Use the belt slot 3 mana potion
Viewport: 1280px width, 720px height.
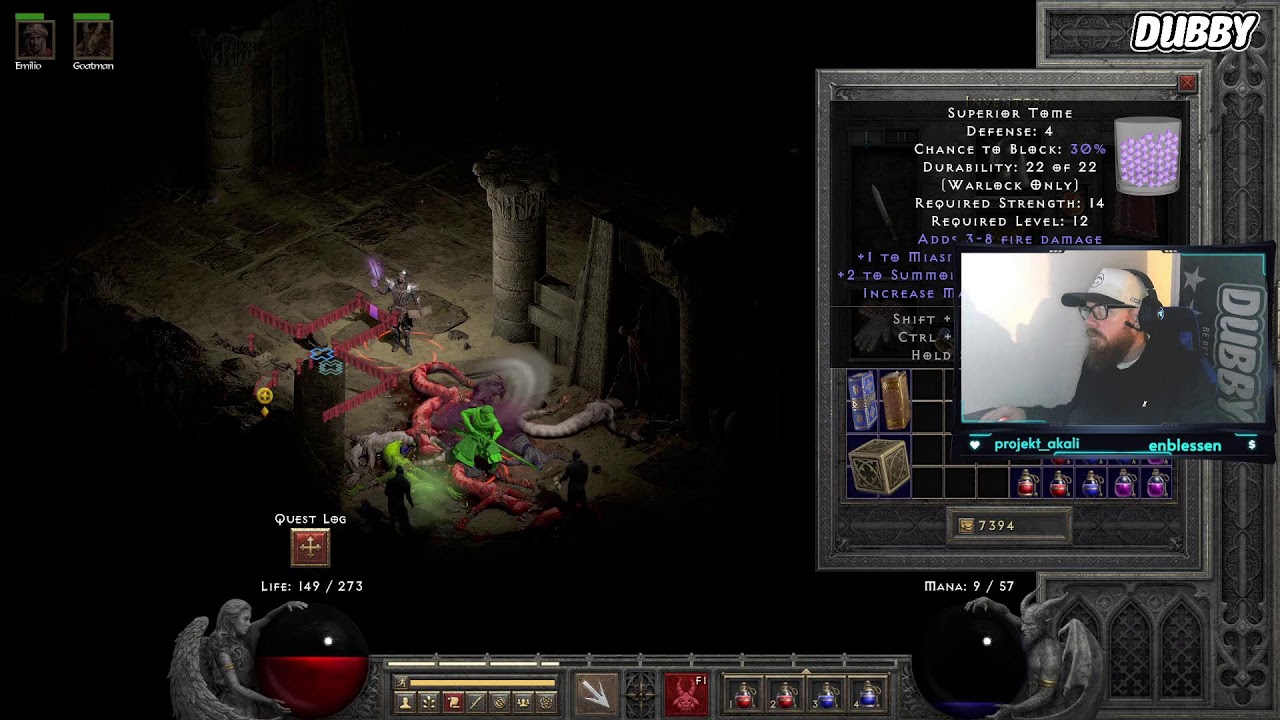(827, 695)
